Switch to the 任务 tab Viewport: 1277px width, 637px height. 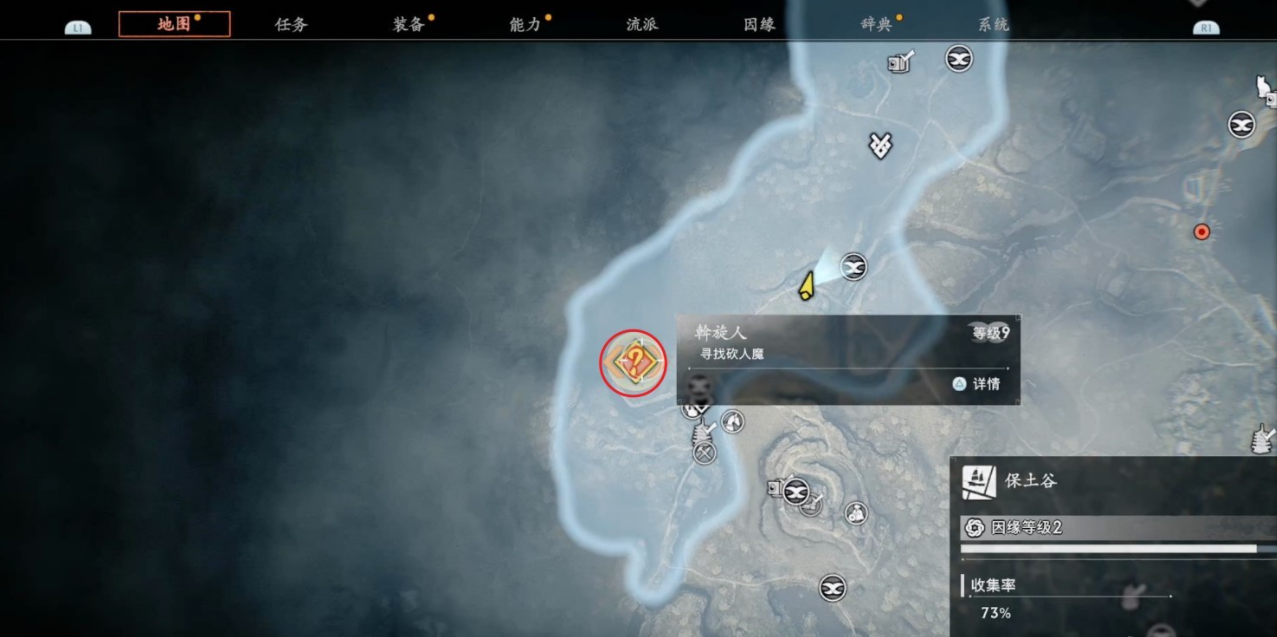point(291,24)
